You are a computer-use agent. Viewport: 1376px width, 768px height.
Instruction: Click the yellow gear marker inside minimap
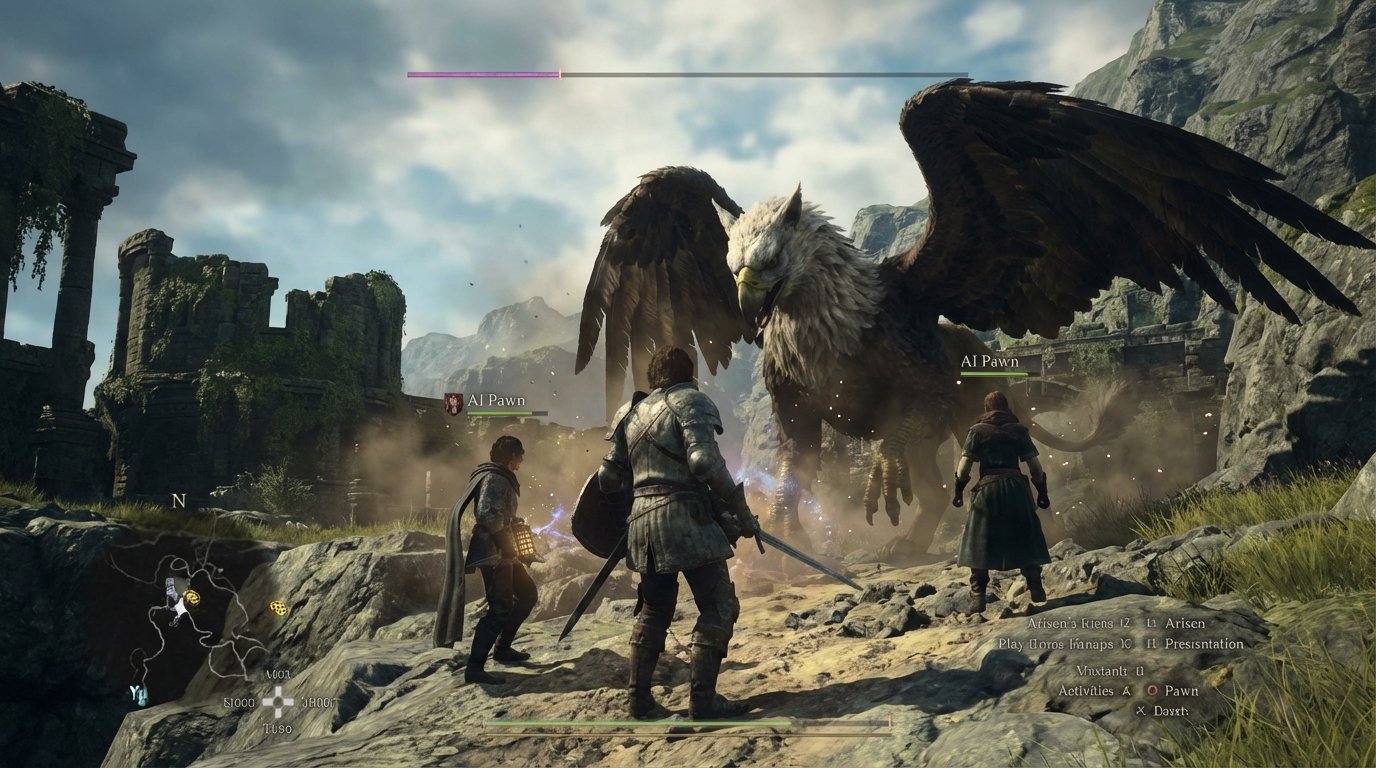[x=192, y=598]
